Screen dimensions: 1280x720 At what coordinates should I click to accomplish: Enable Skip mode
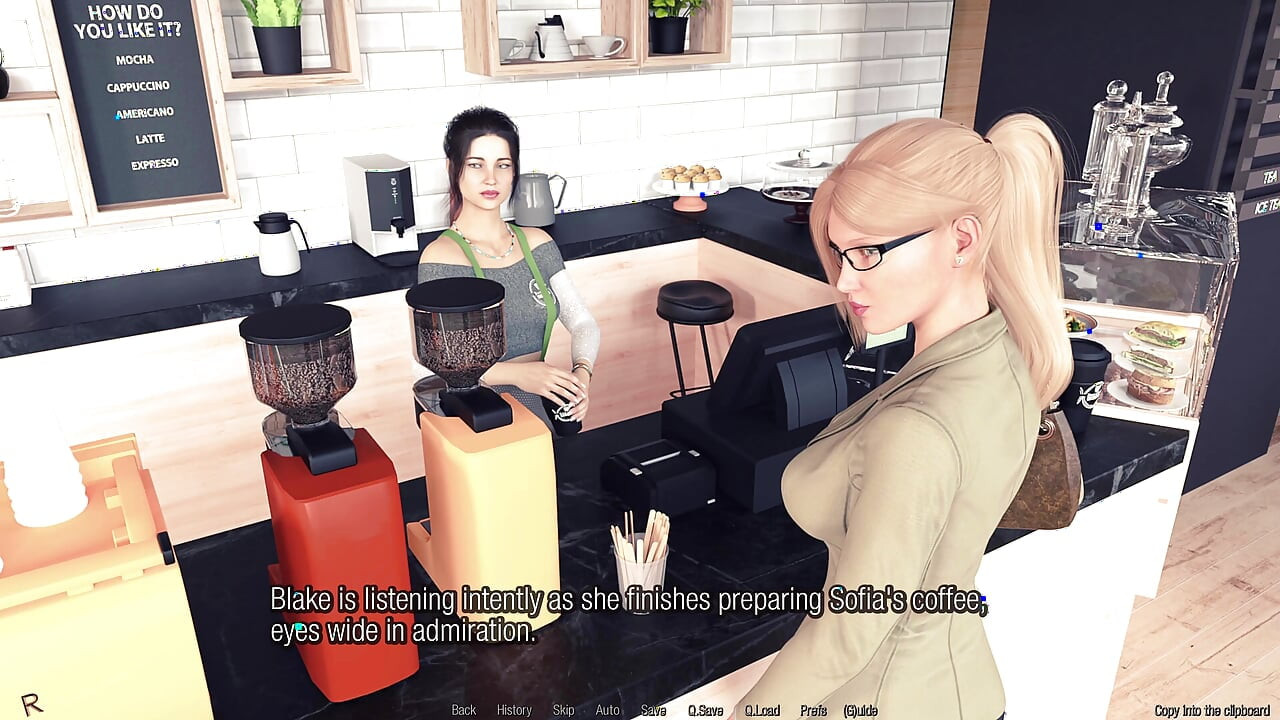click(x=561, y=710)
